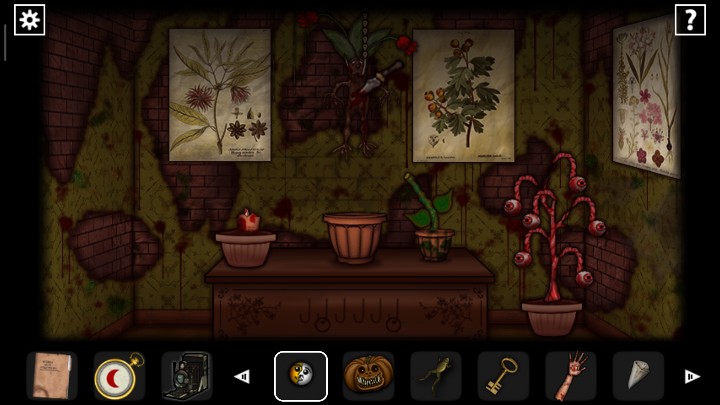The height and width of the screenshot is (405, 720).
Task: Choose the carved pumpkin inventory slot
Action: (x=368, y=376)
